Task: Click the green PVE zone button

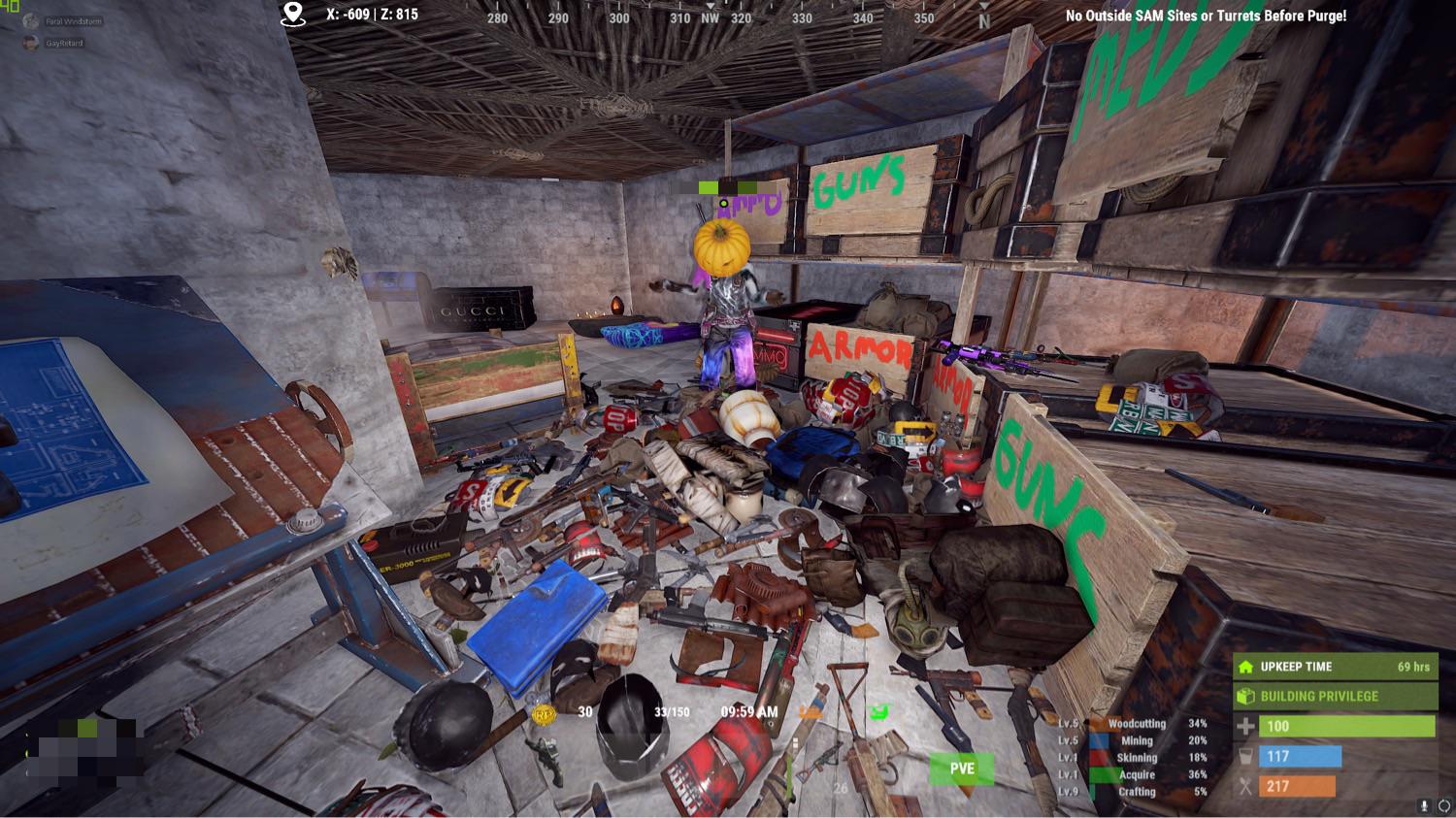Action: coord(961,769)
